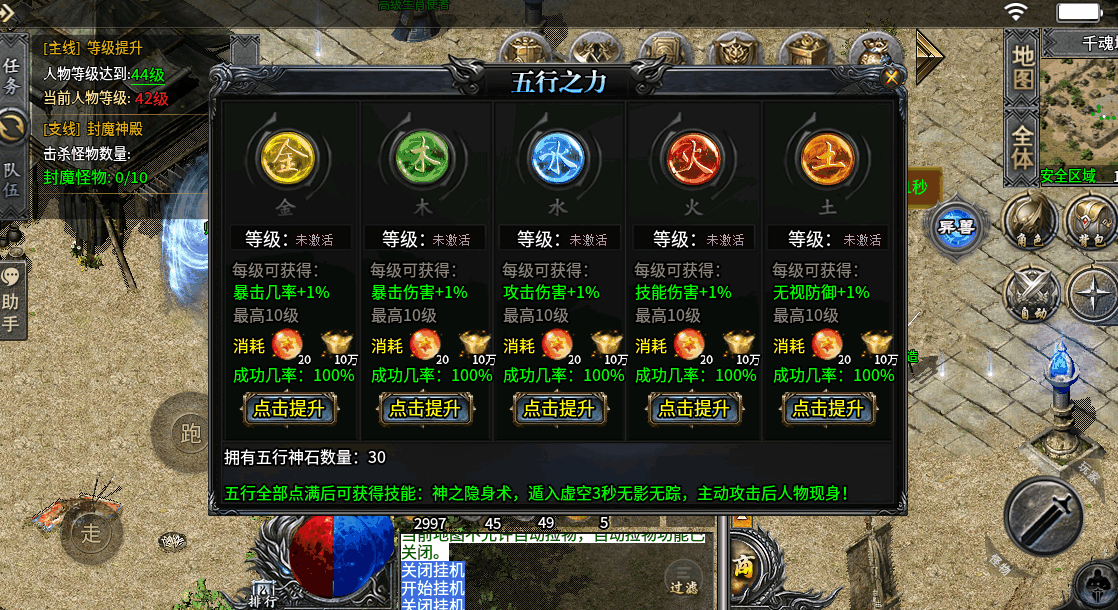Open the 异兽 blue orb icon
1118x610 pixels.
tap(955, 226)
